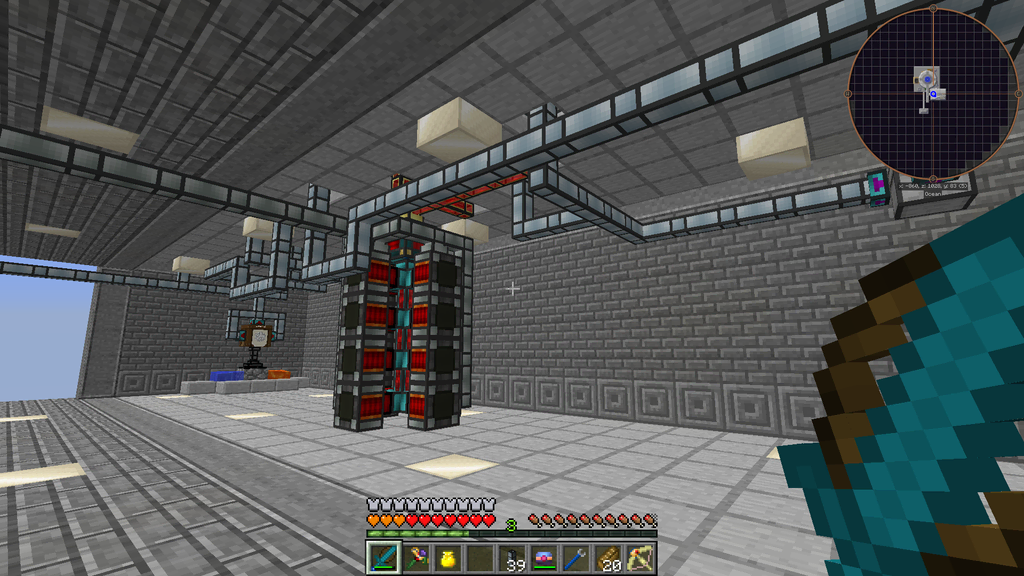Equip the bow in the last hotbar slot

pyautogui.click(x=641, y=558)
